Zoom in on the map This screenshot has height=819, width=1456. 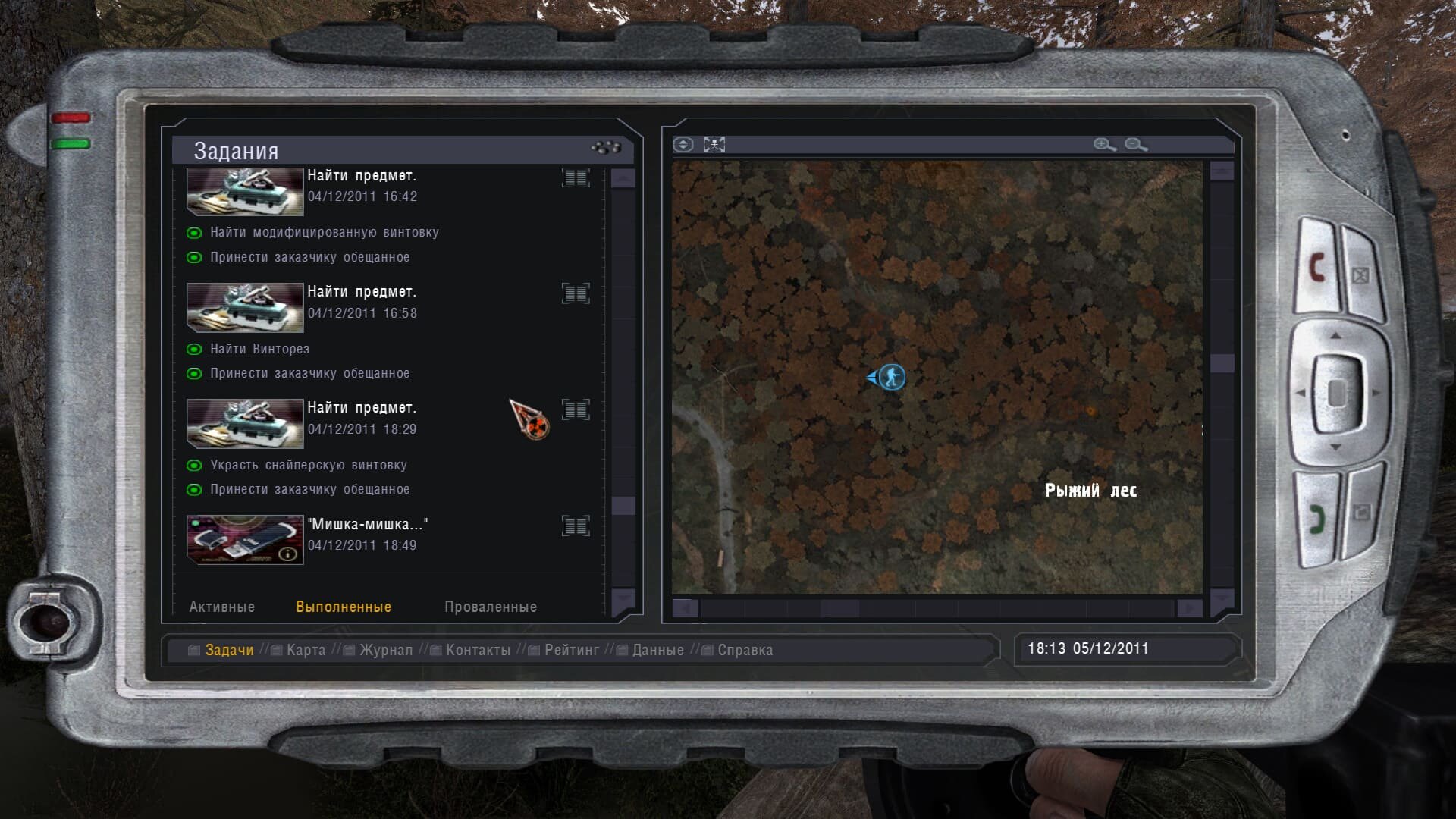[x=1104, y=144]
